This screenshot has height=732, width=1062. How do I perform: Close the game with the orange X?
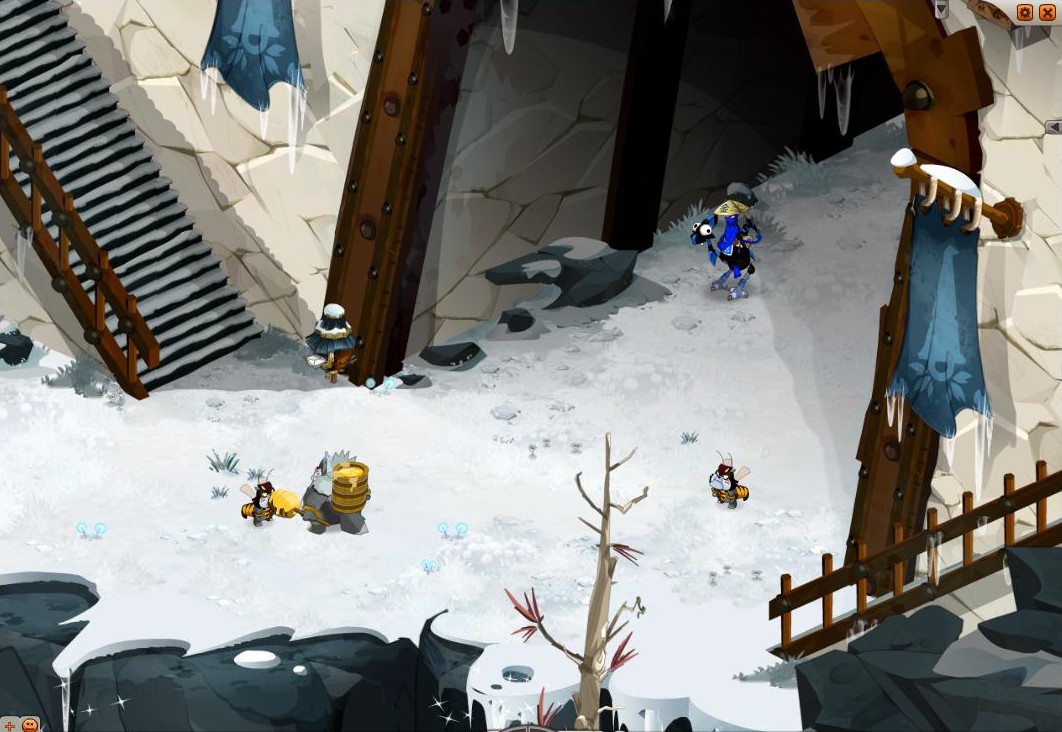(x=1047, y=12)
